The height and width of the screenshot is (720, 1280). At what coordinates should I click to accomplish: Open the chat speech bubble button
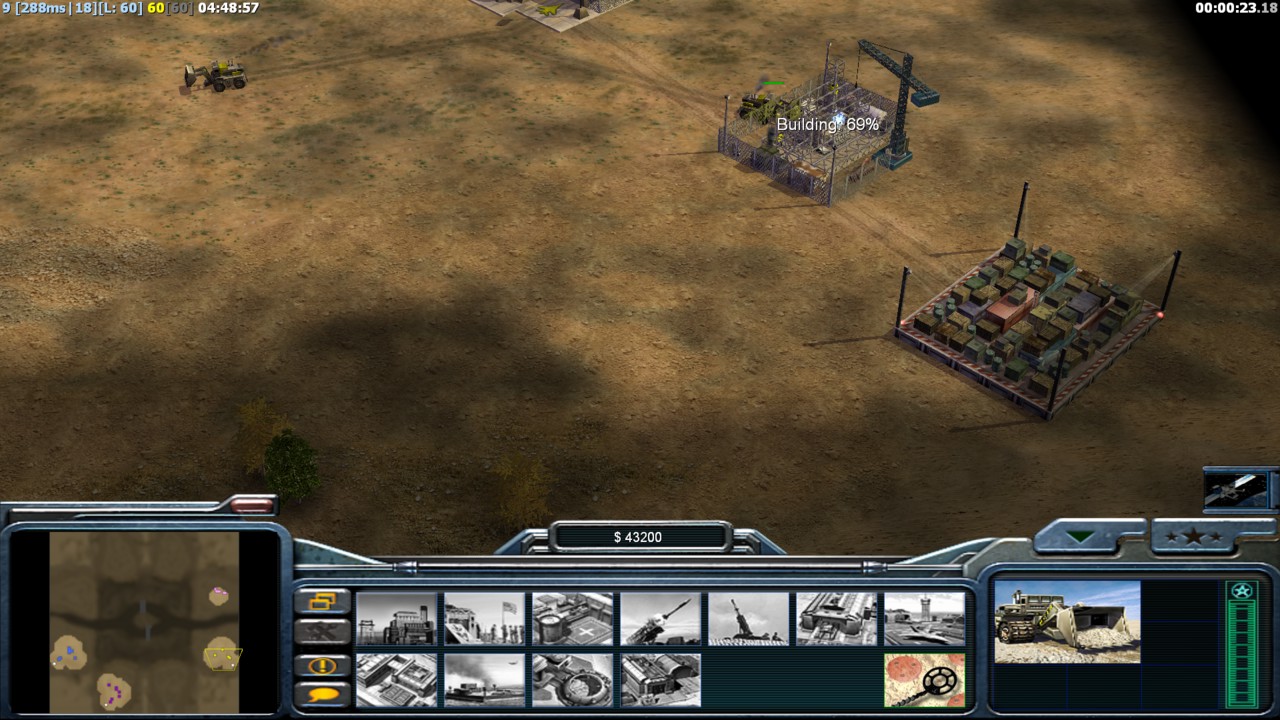pyautogui.click(x=323, y=694)
